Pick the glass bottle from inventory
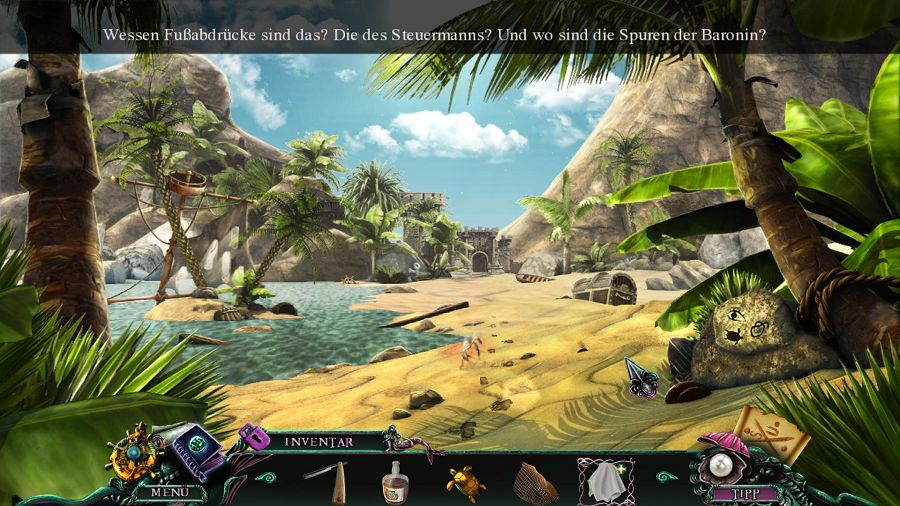 click(396, 482)
